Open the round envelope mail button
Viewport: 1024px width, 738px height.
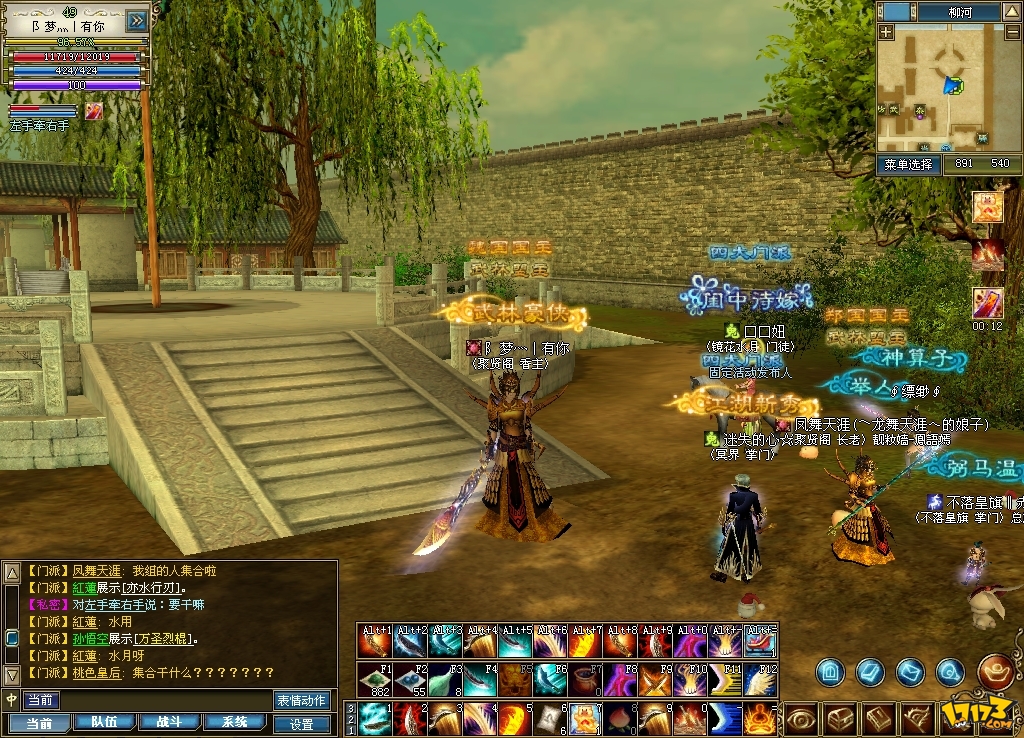(908, 672)
